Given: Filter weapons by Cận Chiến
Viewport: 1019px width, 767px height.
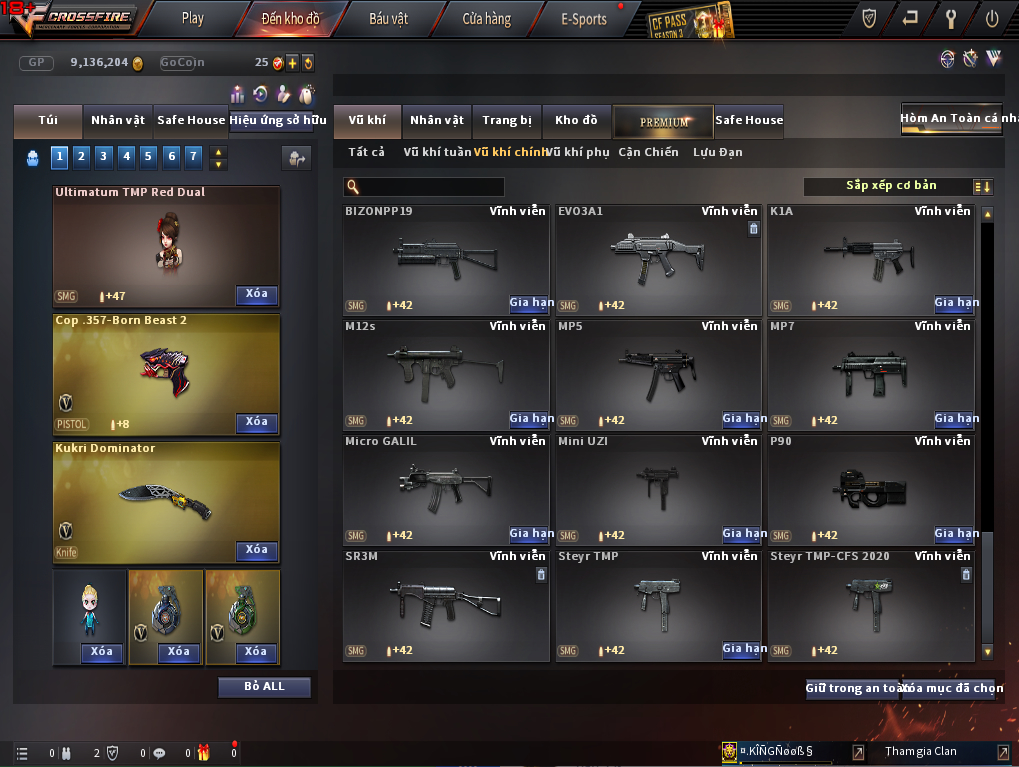Looking at the screenshot, I should click(x=648, y=152).
